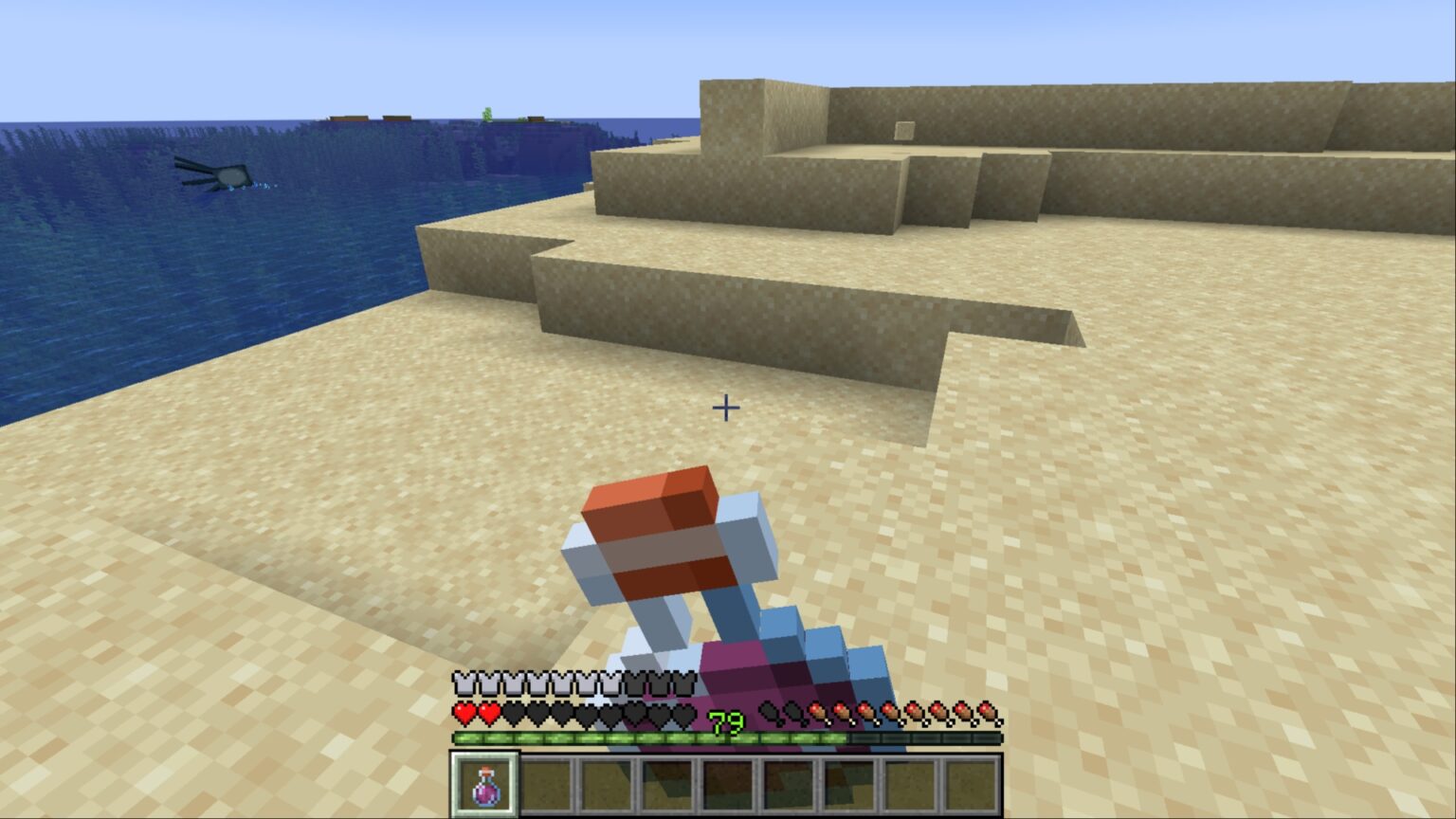1456x819 pixels.
Task: Click the rightmost drumstick hunger icon
Action: point(989,713)
